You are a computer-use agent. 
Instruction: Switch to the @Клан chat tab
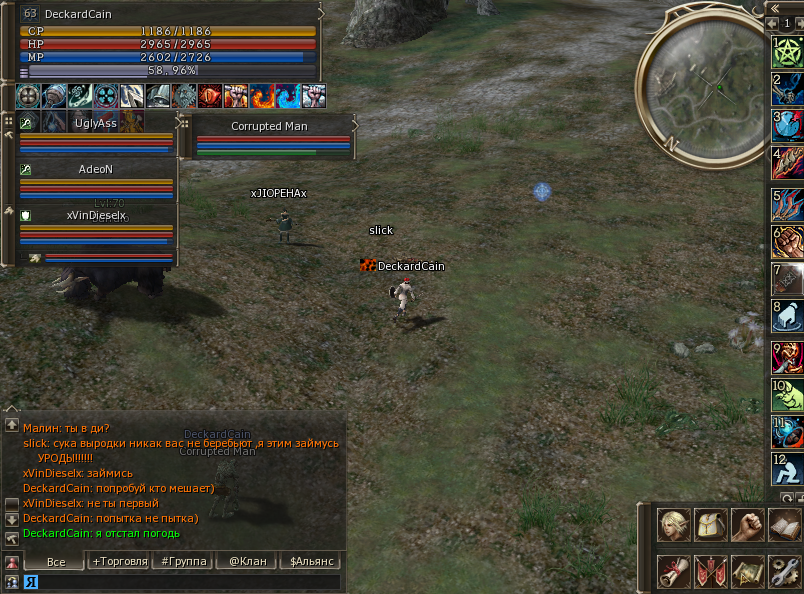[247, 562]
